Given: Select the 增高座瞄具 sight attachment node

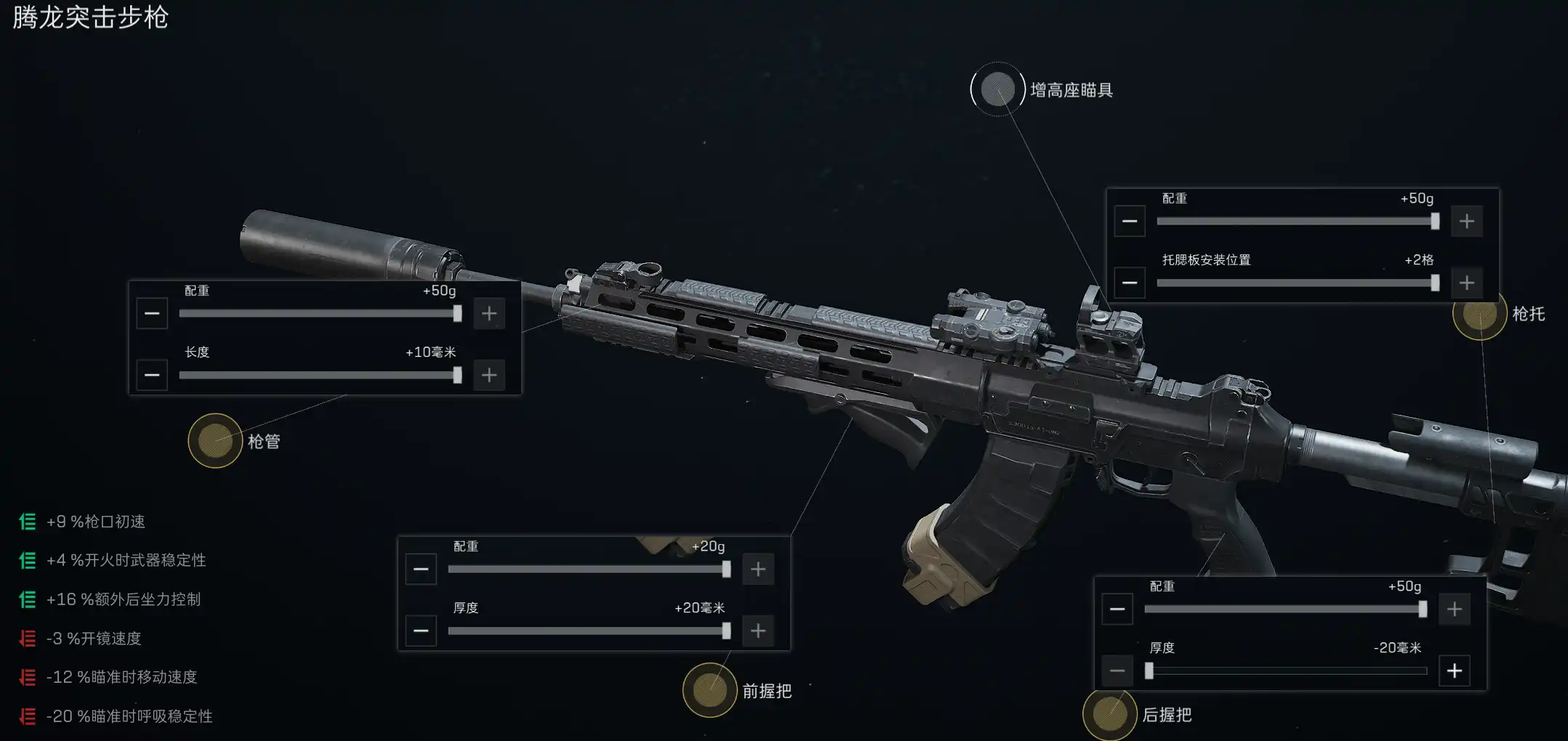Looking at the screenshot, I should click(997, 89).
